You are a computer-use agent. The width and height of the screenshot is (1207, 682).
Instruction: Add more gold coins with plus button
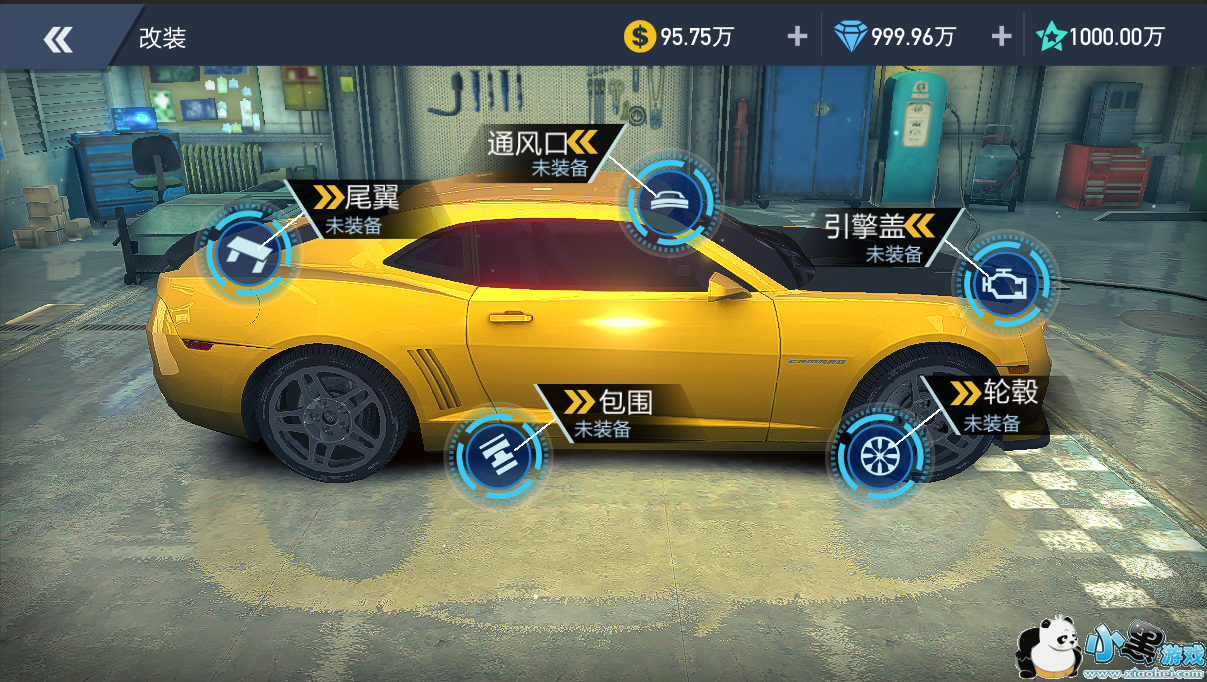(x=797, y=37)
